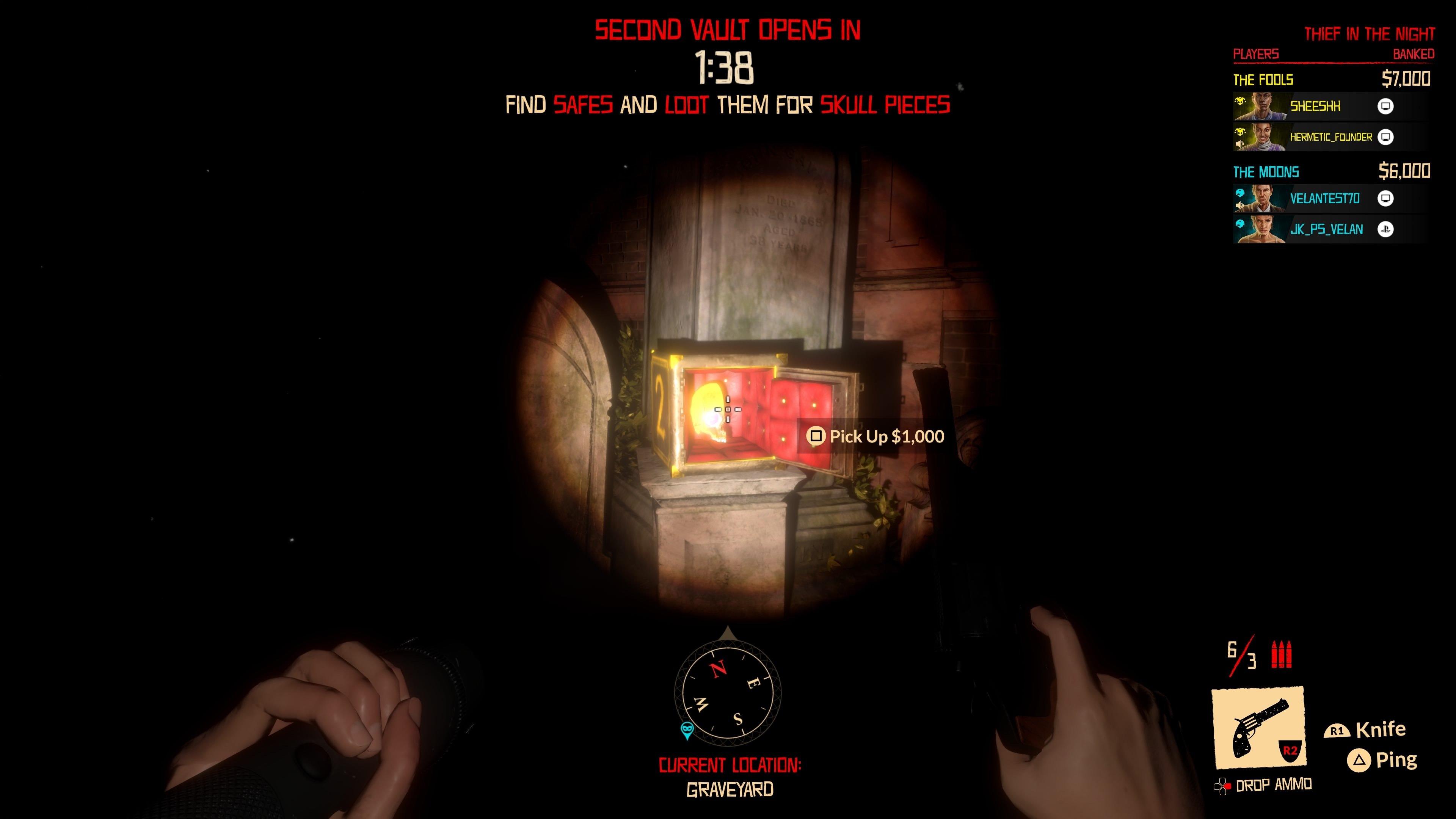Click the PC monitor icon beside SHEESHH

[x=1386, y=107]
